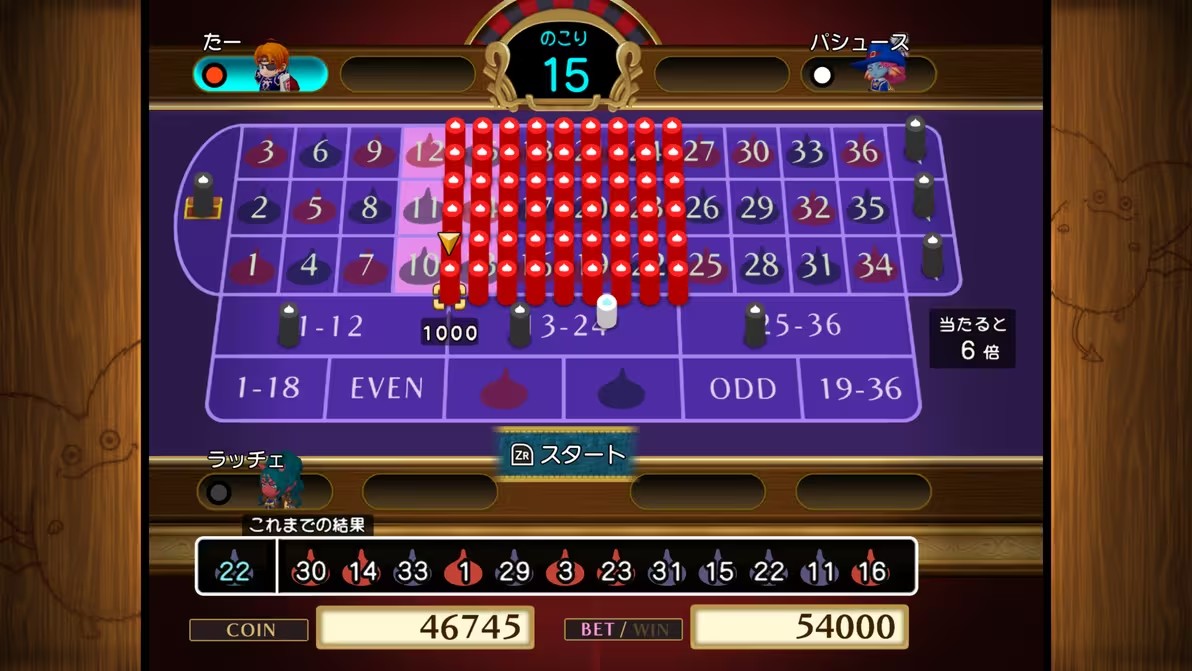
Task: Bet on the 19-36 space
Action: point(859,388)
